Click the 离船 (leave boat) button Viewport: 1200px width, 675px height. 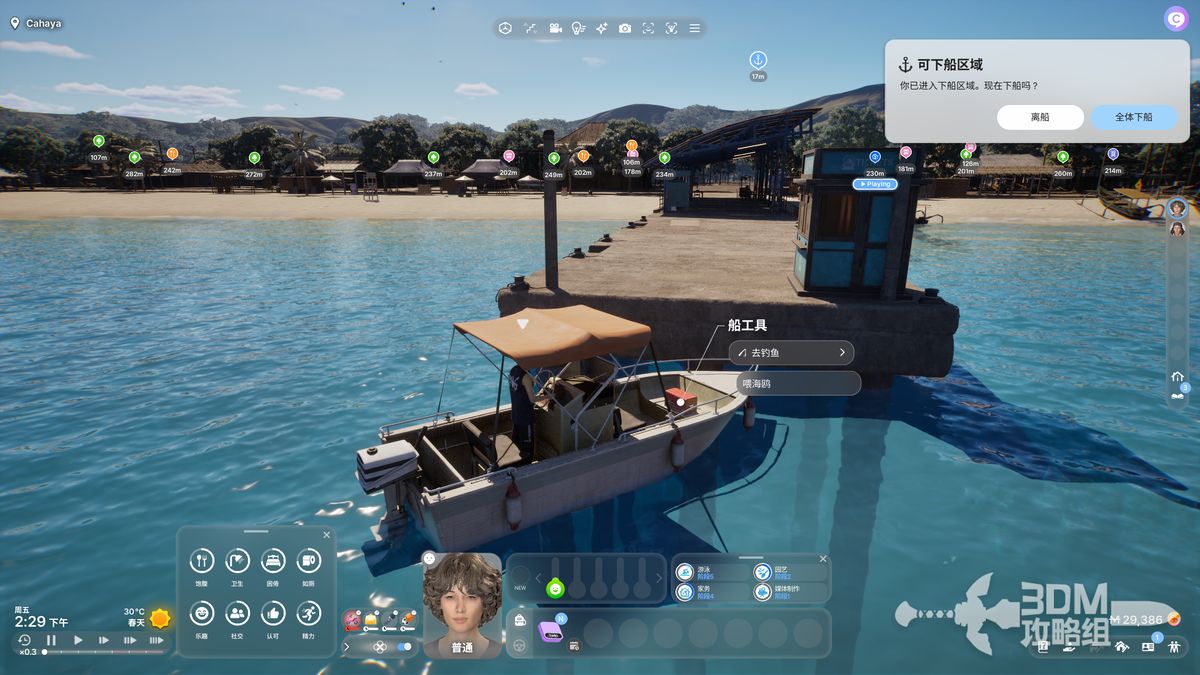coord(1040,117)
